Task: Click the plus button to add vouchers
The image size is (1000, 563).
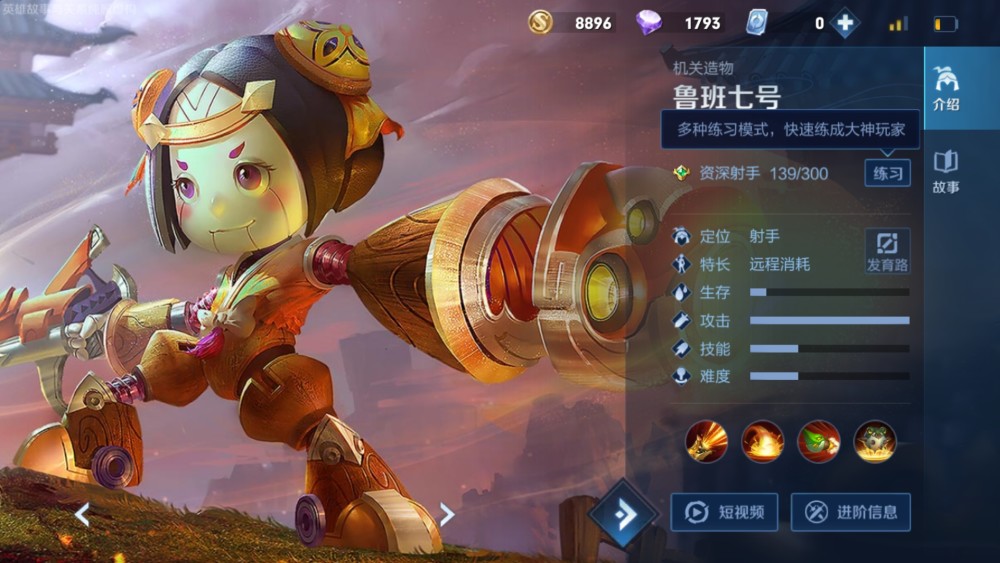Action: [844, 23]
